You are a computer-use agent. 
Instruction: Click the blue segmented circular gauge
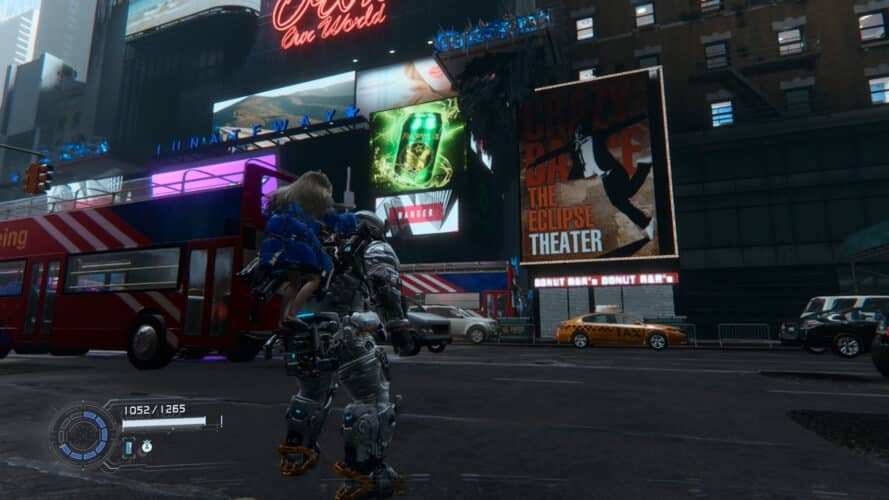coord(85,434)
